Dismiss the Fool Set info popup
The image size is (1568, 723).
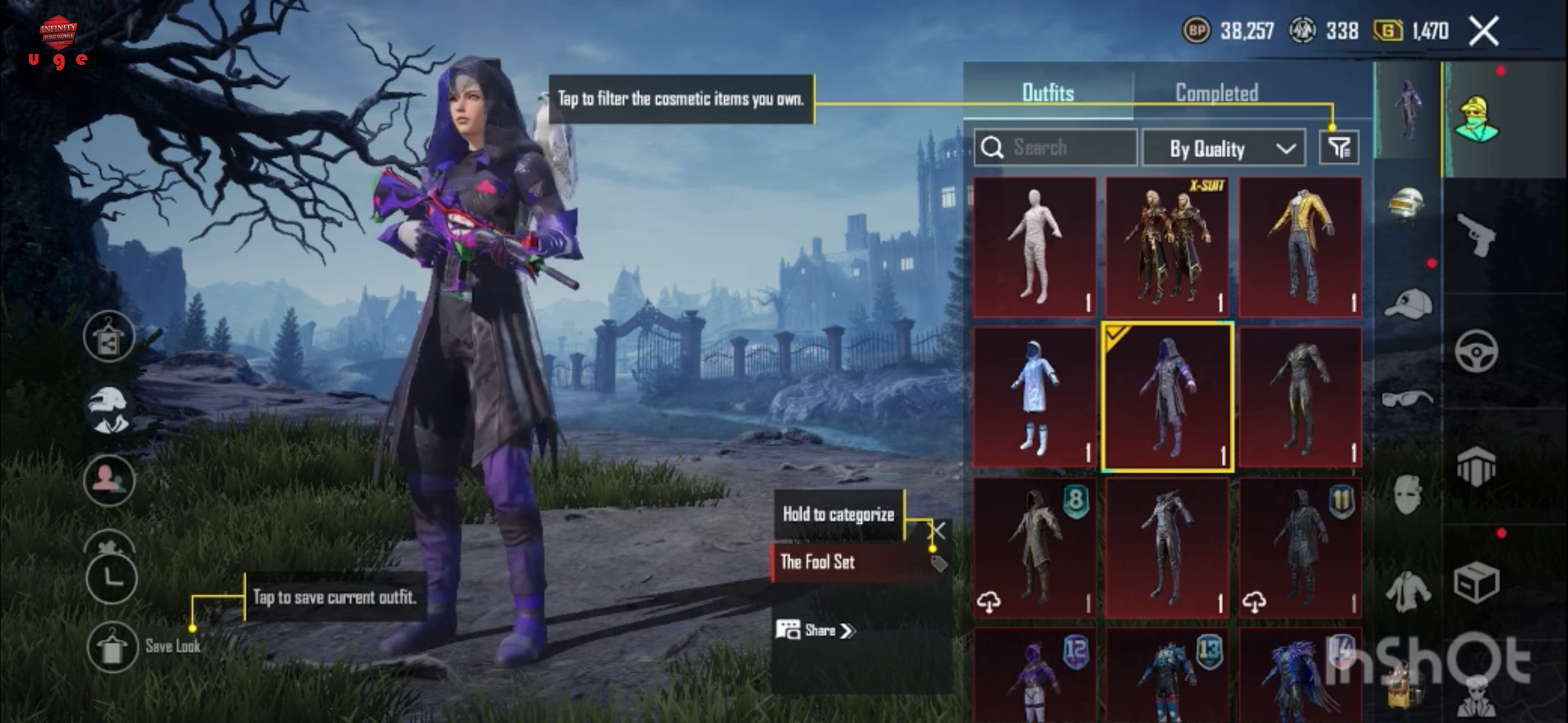pyautogui.click(x=938, y=529)
